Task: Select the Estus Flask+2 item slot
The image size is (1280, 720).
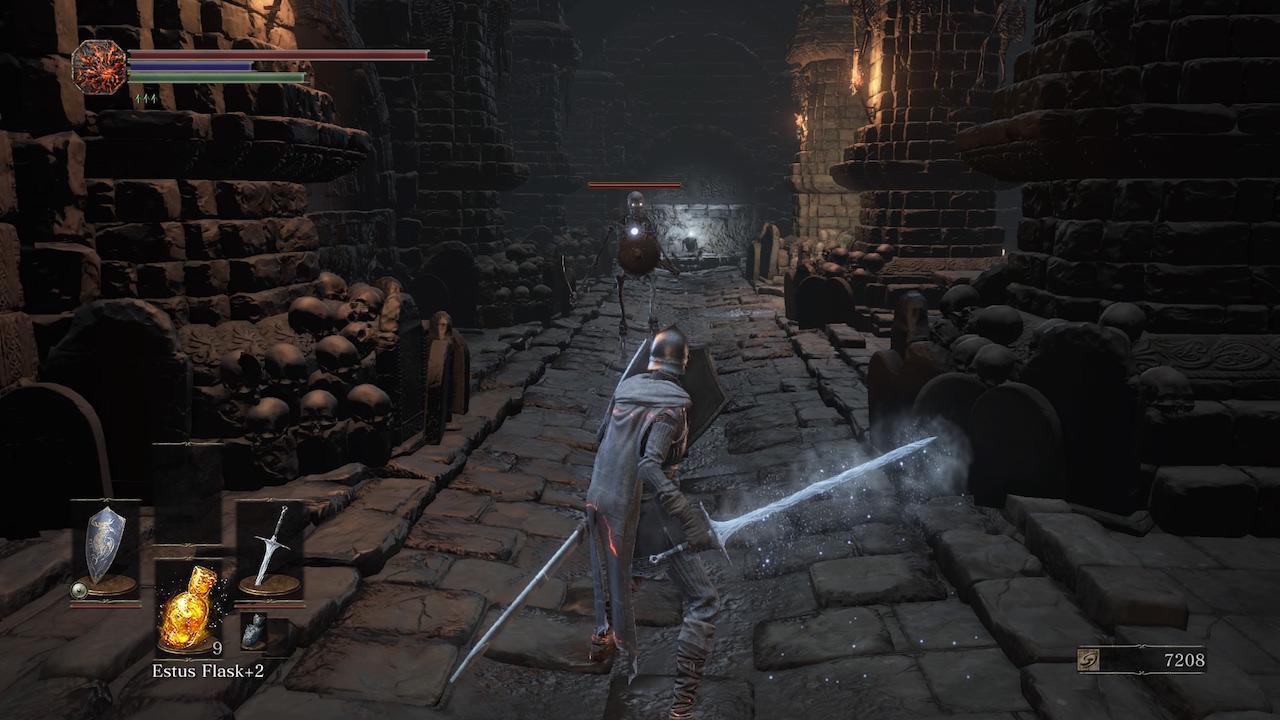Action: (x=189, y=609)
